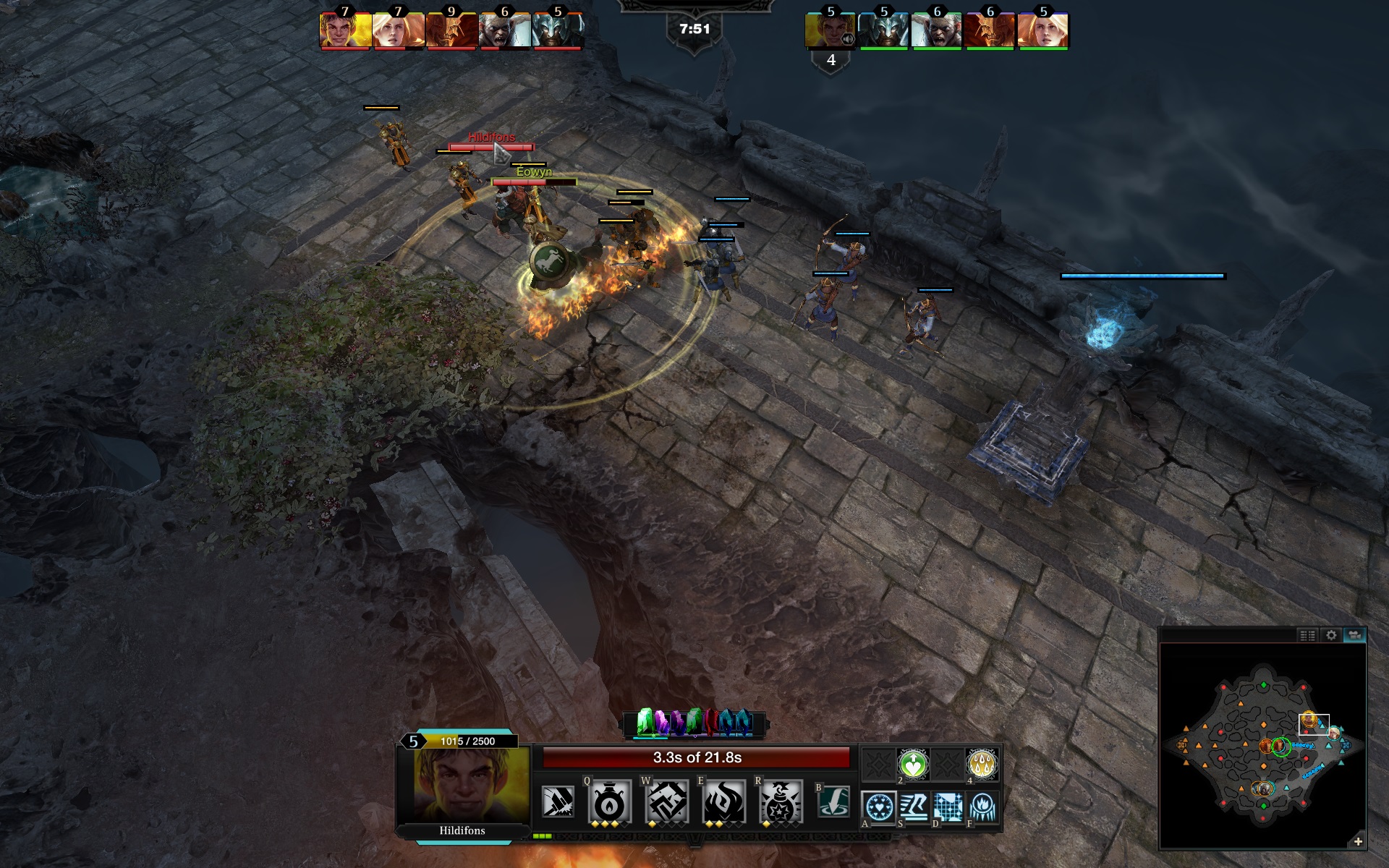1389x868 pixels.
Task: Activate the S speed boot command ability
Action: click(x=914, y=807)
